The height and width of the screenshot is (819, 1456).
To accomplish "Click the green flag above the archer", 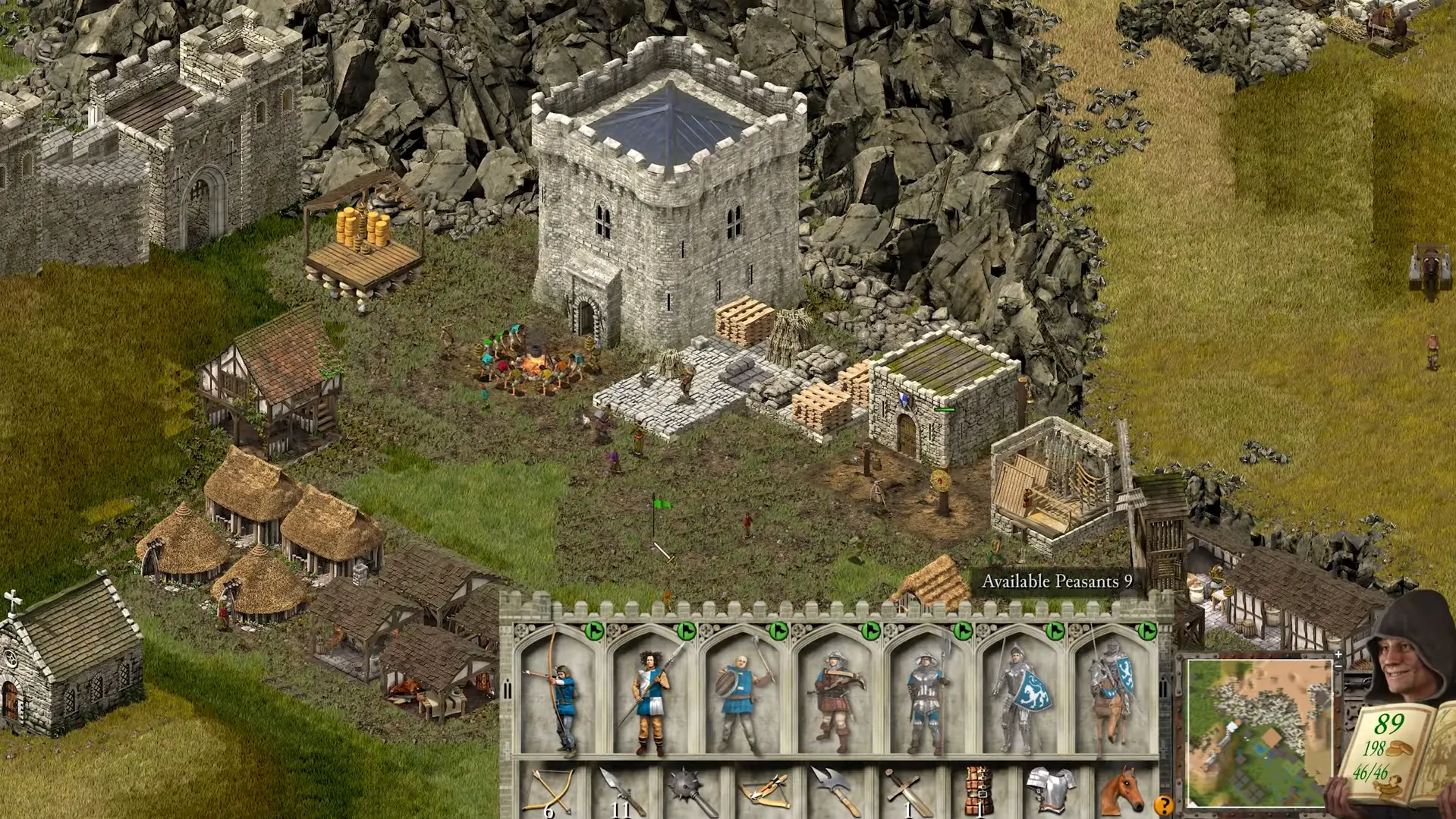I will coord(594,631).
